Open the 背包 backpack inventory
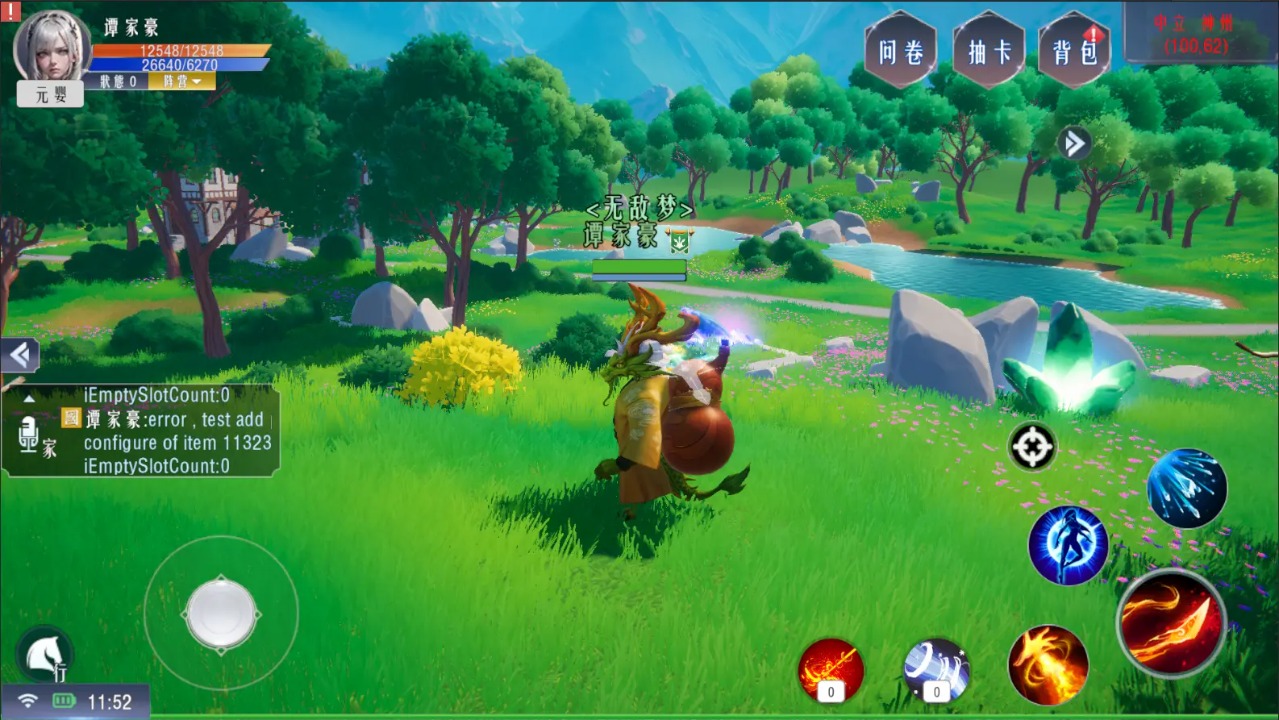Screen dimensions: 1279x720 tap(1074, 51)
